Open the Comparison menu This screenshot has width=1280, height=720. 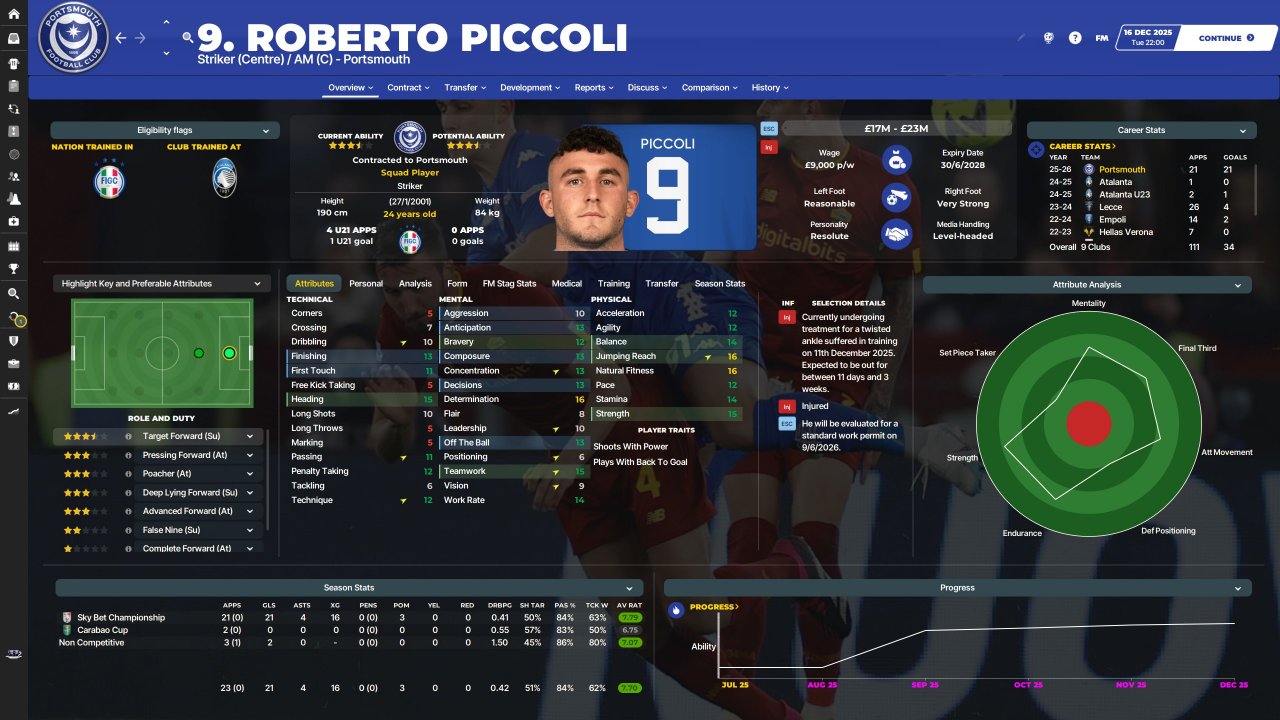click(x=710, y=88)
